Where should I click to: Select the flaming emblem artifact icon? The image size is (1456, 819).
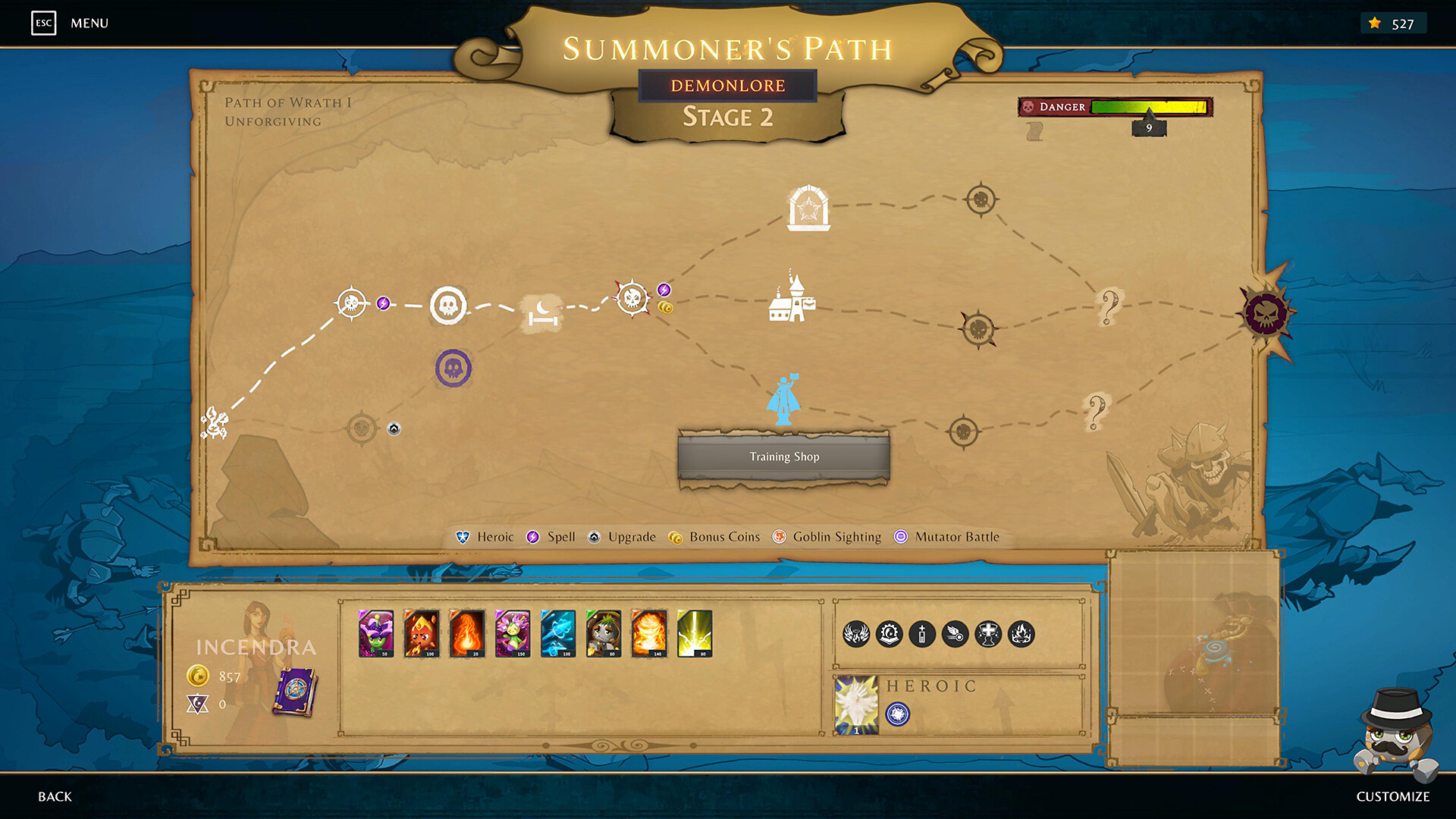tap(1021, 635)
